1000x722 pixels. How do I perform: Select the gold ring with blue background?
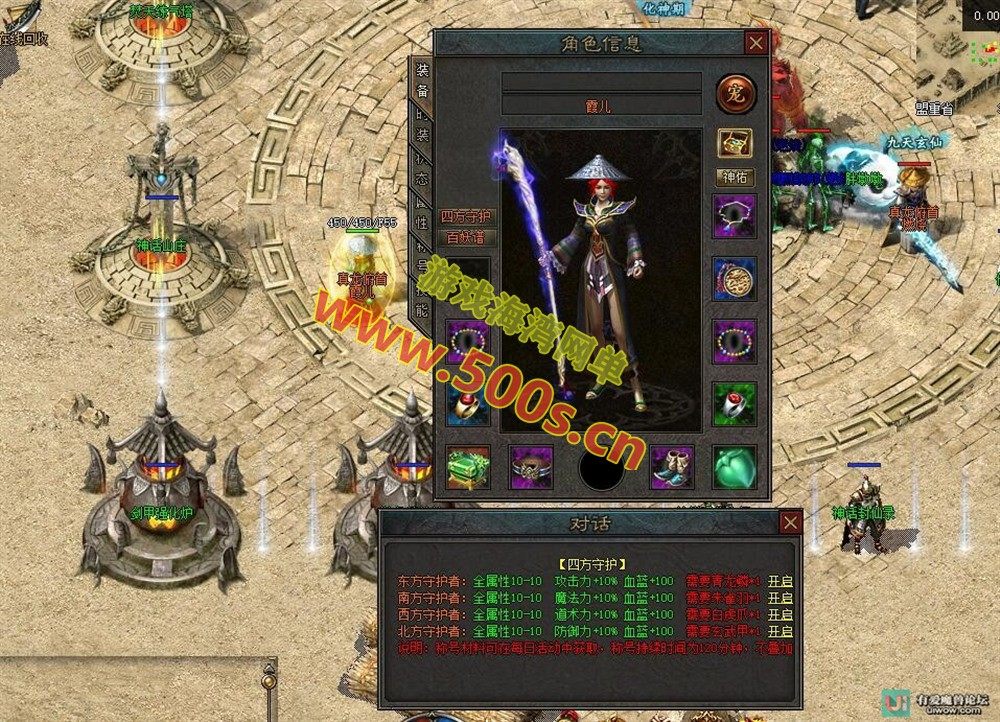467,403
